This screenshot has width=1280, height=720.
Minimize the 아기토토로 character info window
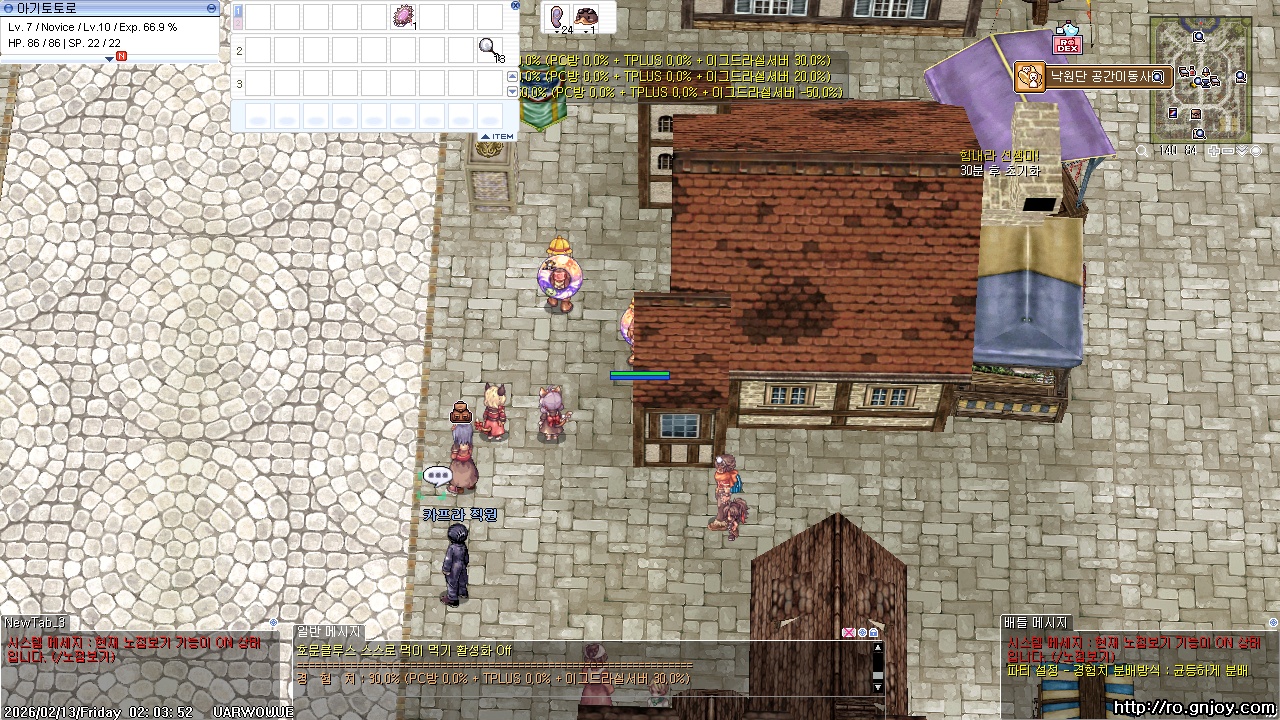pyautogui.click(x=211, y=8)
